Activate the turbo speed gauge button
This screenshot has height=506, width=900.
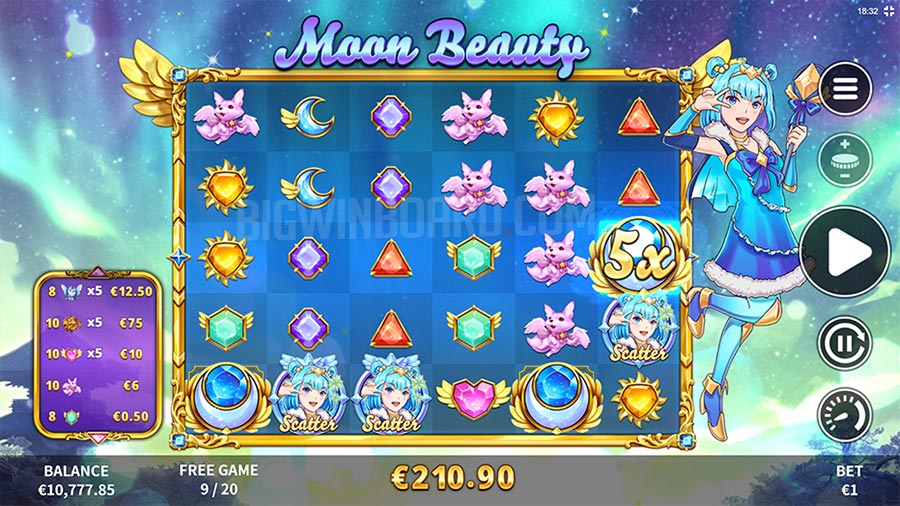click(845, 413)
